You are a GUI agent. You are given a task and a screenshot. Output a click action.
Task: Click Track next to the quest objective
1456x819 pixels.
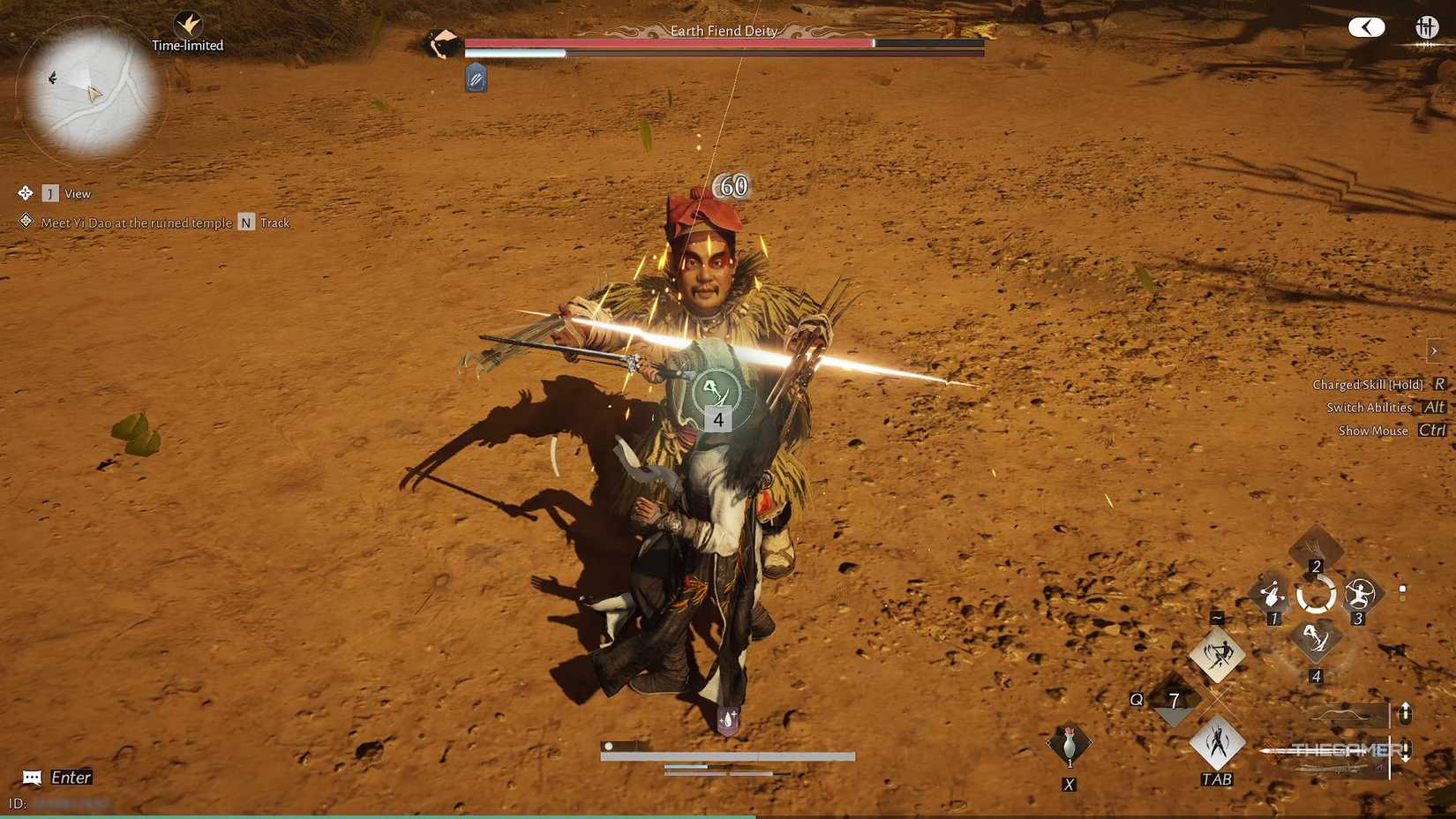click(x=274, y=222)
